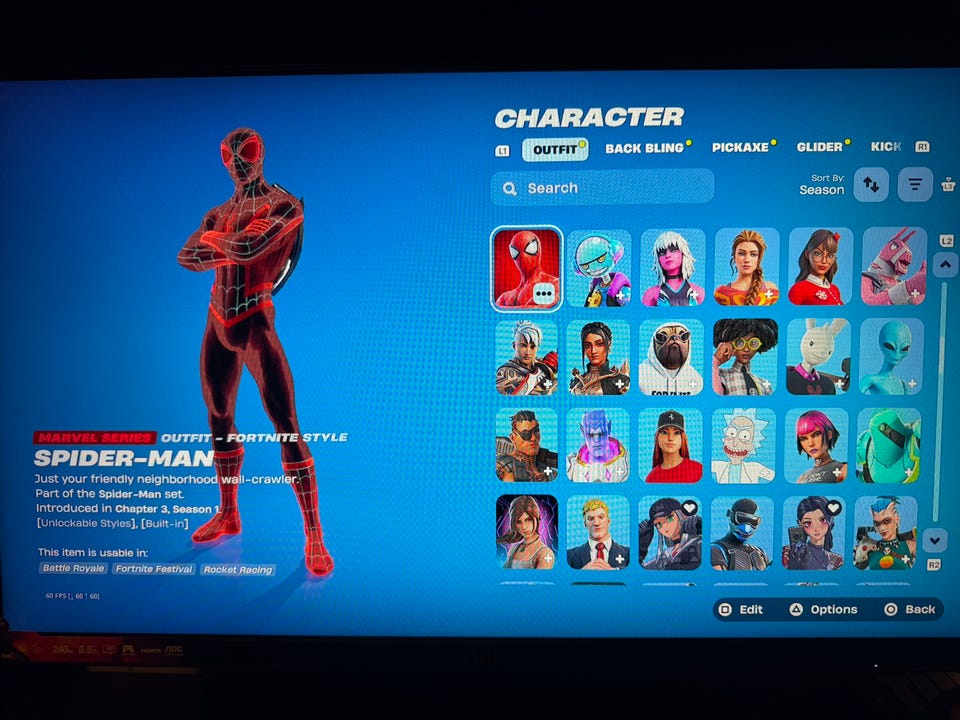
Task: Switch to the Kicks tab
Action: pyautogui.click(x=886, y=146)
